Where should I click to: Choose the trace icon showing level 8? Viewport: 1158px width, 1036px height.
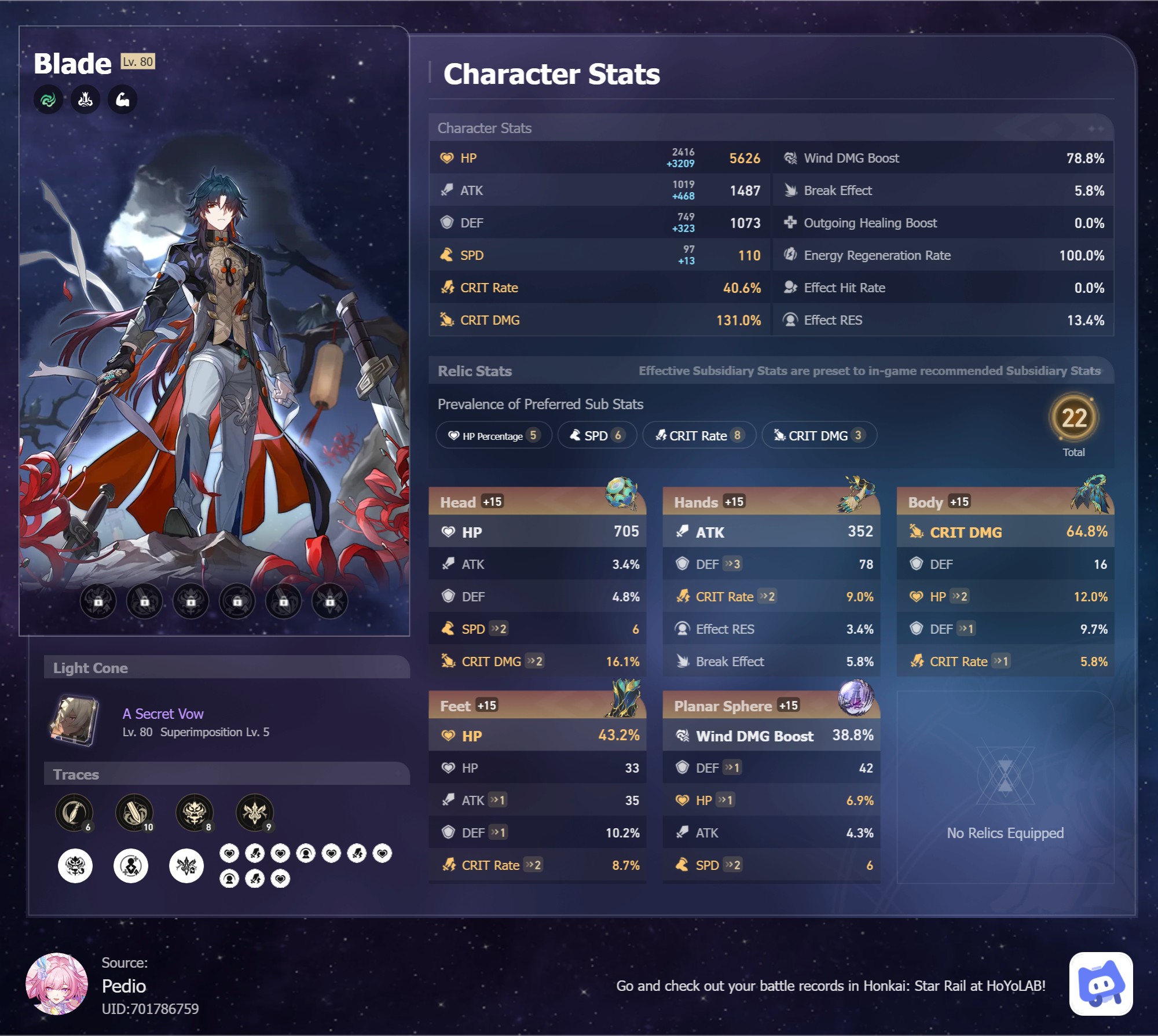tap(195, 812)
